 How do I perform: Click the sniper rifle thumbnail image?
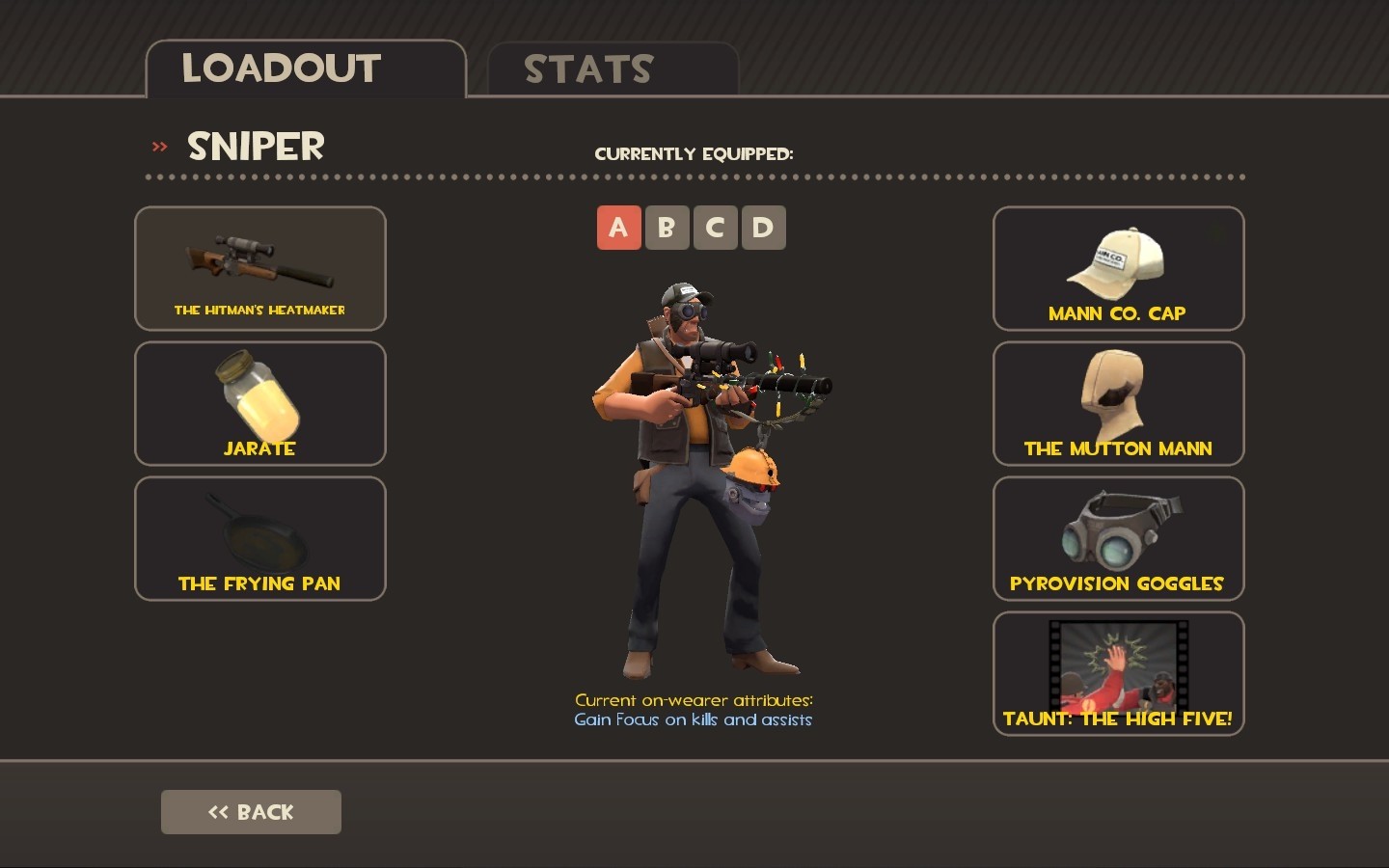(x=259, y=258)
